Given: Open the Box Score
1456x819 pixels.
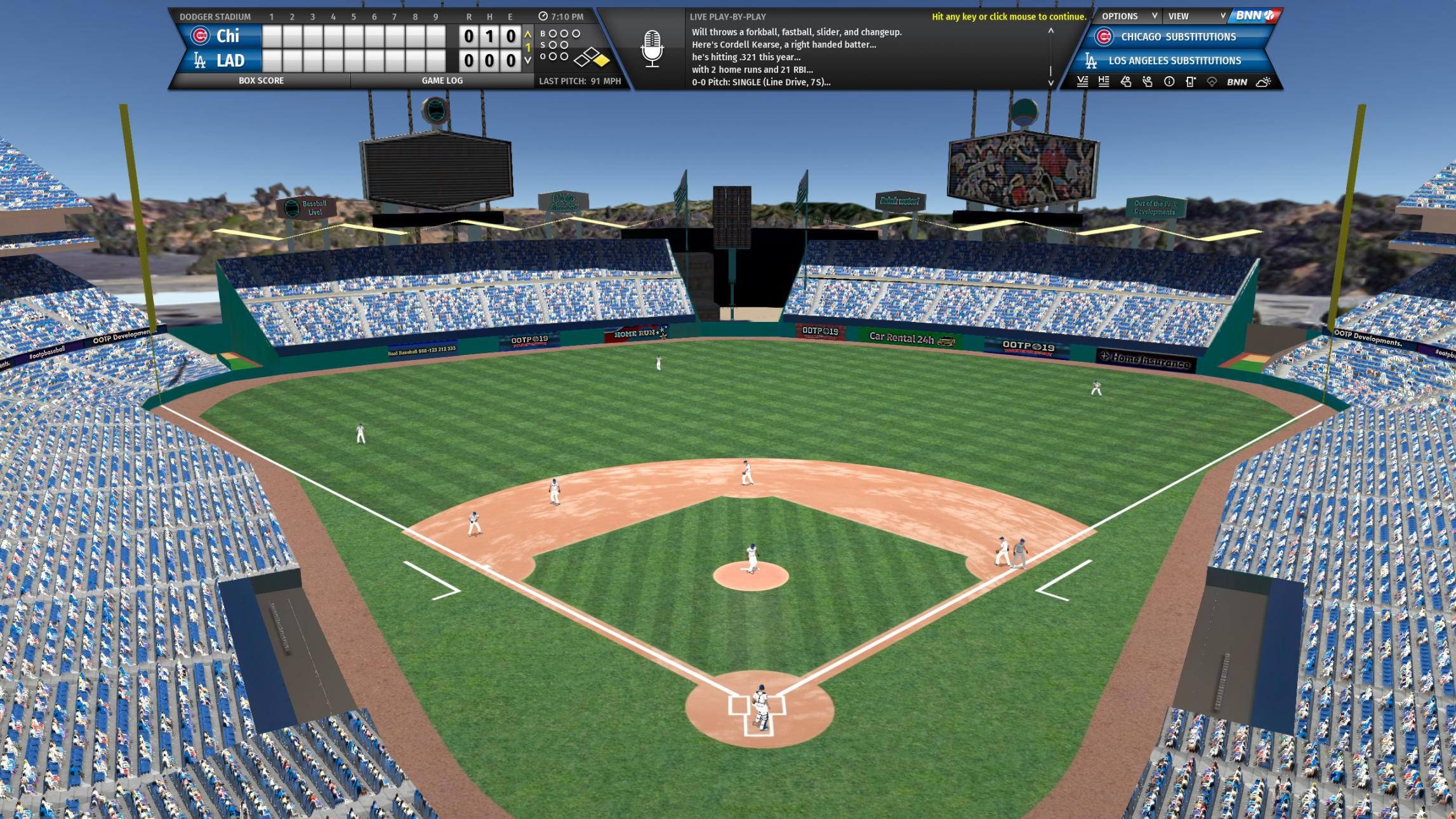Looking at the screenshot, I should [261, 81].
